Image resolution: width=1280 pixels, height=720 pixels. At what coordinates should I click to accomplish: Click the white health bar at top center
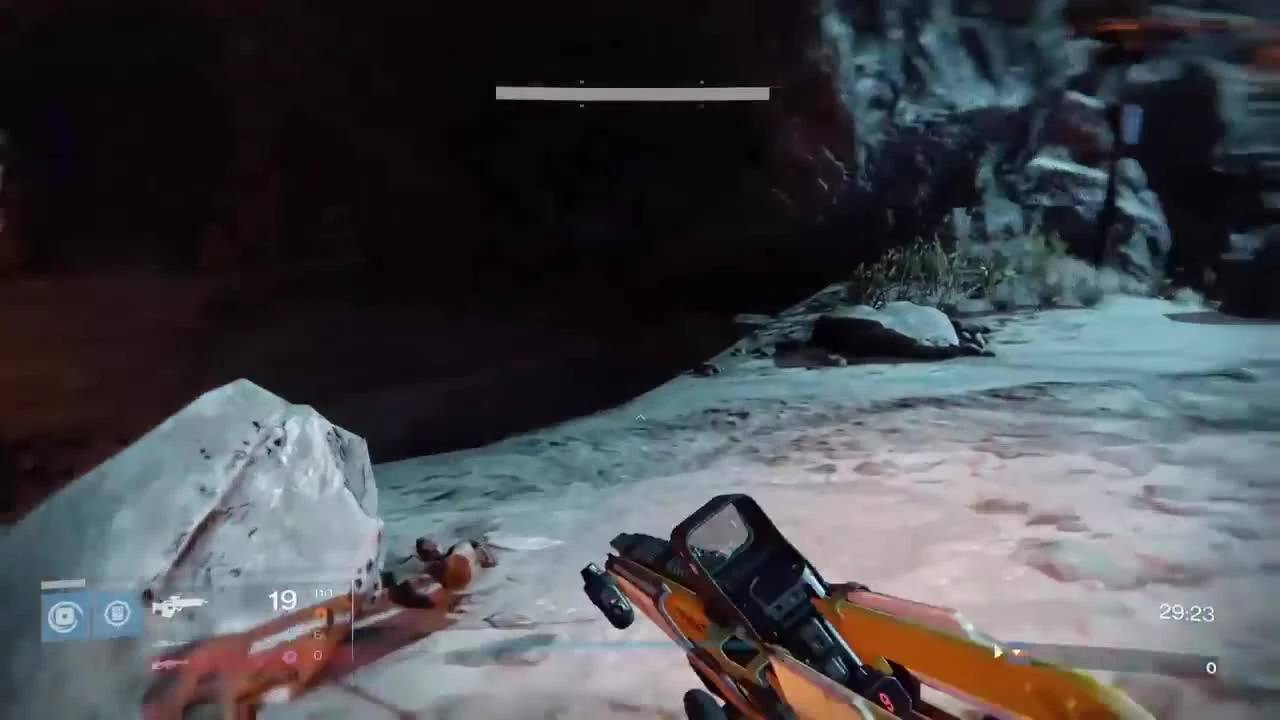[631, 93]
